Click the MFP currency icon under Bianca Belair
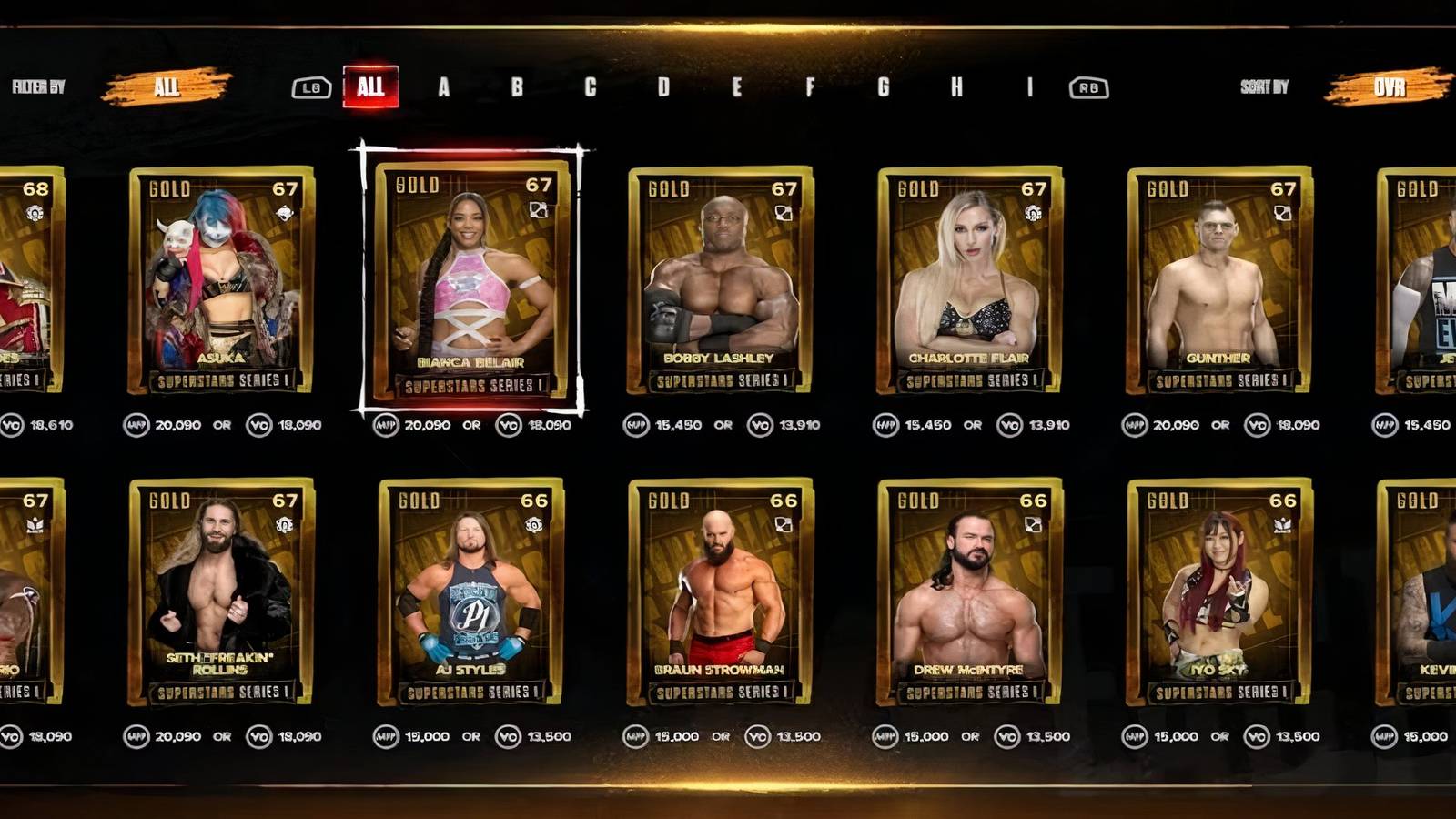Screen dimensions: 1456x819 click(388, 423)
